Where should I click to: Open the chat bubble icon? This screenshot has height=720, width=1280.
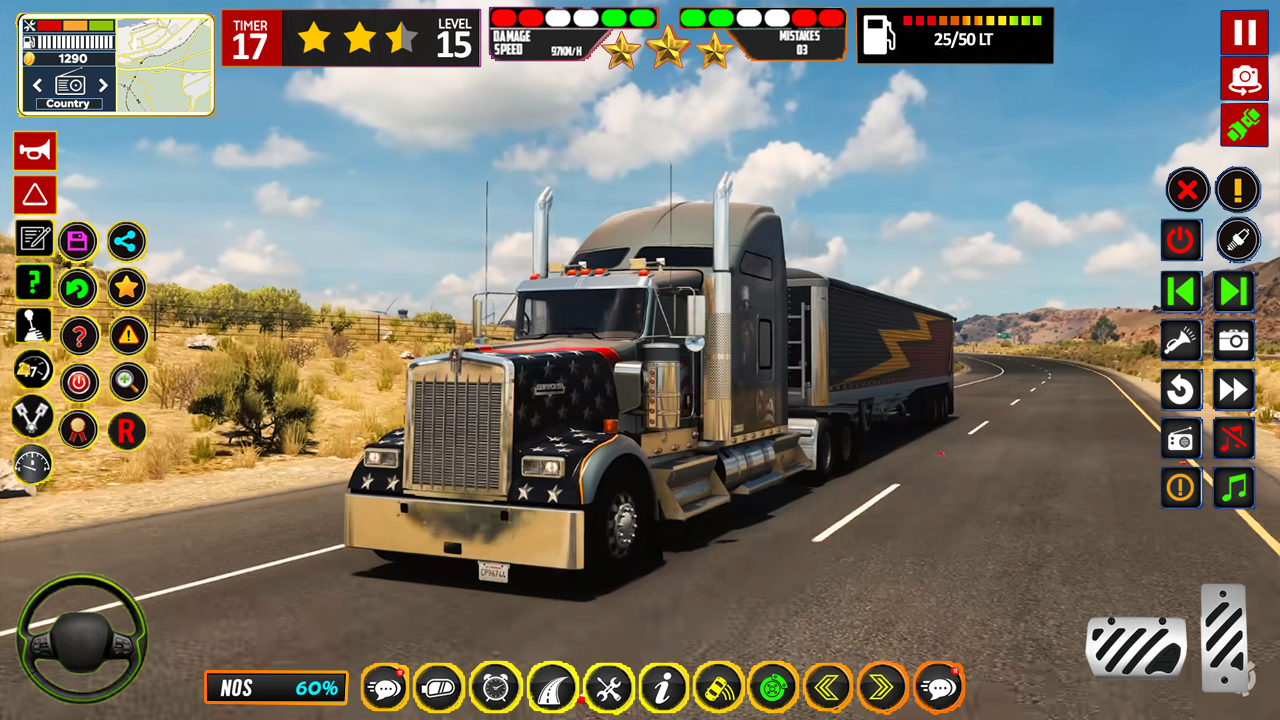[x=387, y=687]
